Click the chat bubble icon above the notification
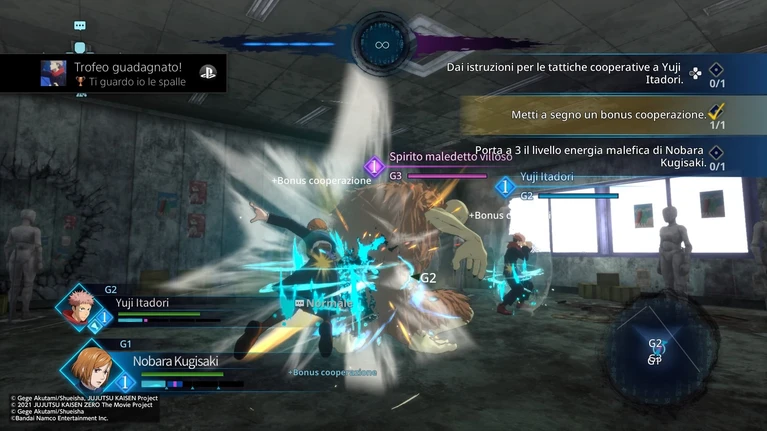This screenshot has height=431, width=767. [x=80, y=26]
